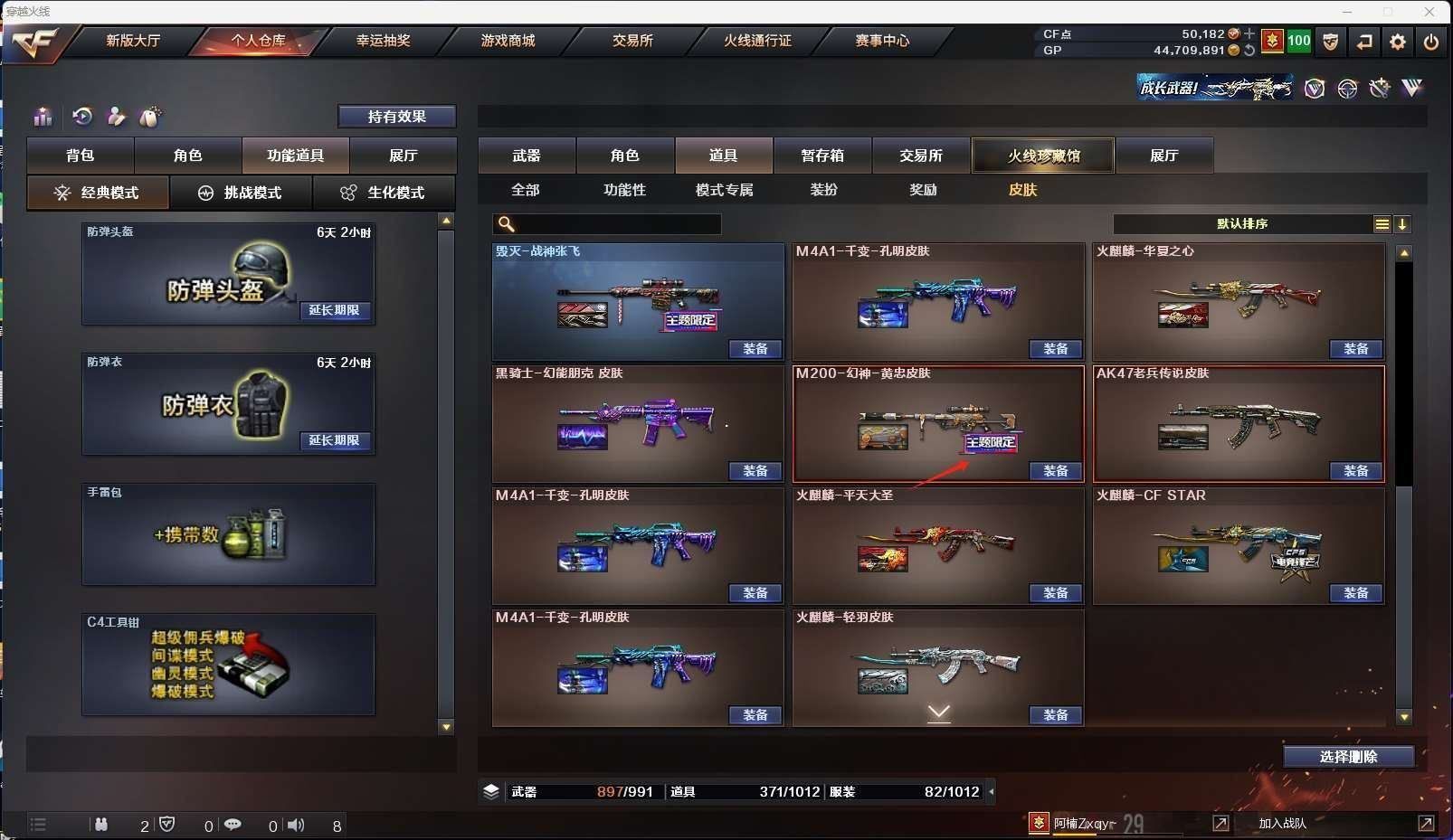Open 火线通行证 battle pass page
Image resolution: width=1453 pixels, height=840 pixels.
pos(757,41)
